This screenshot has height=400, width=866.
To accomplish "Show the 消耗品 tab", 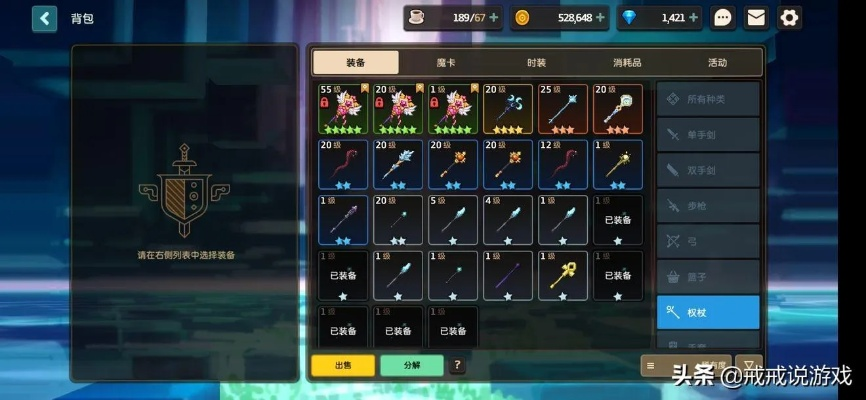I will (627, 62).
